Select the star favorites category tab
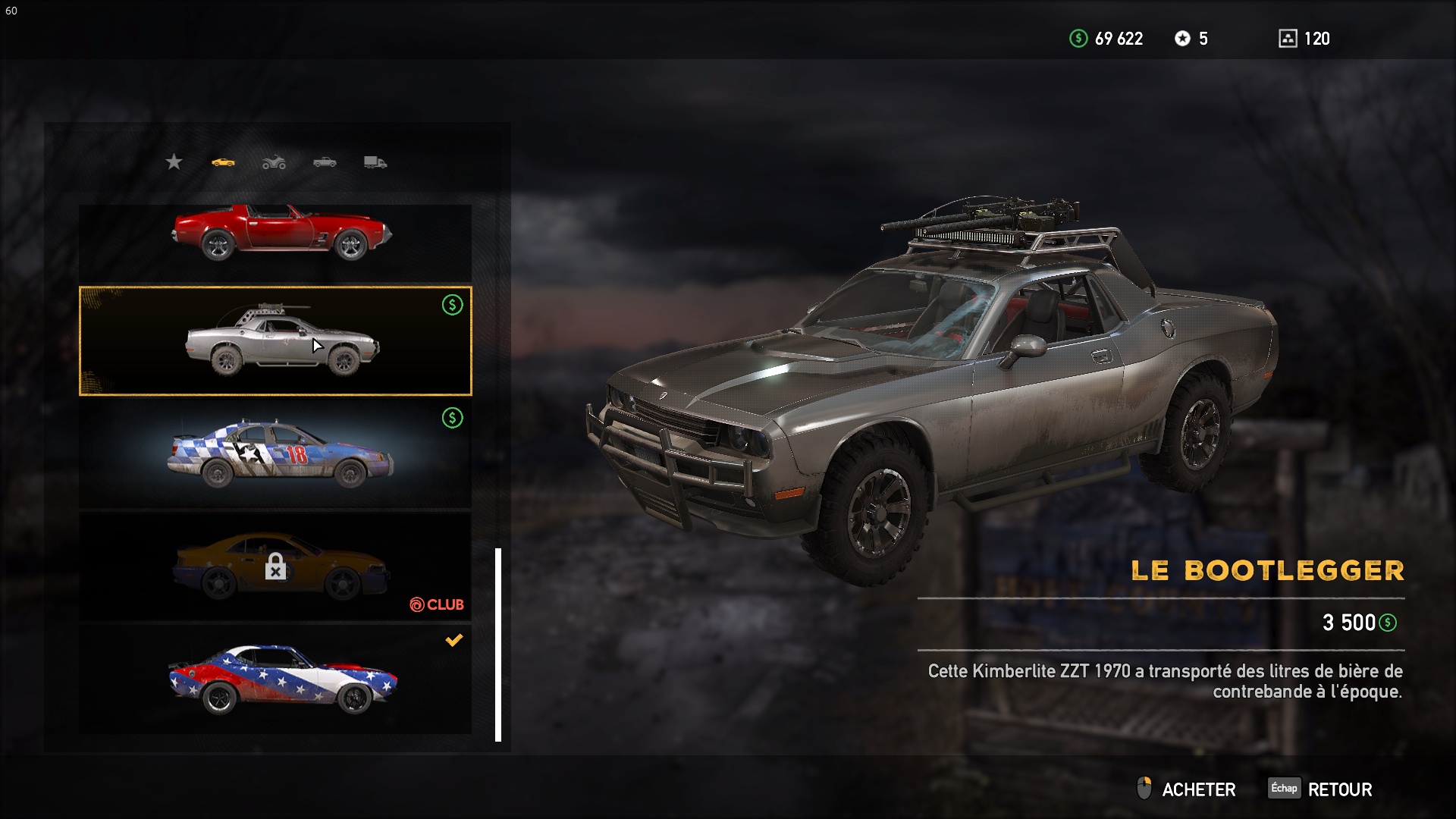1456x819 pixels. click(x=174, y=162)
